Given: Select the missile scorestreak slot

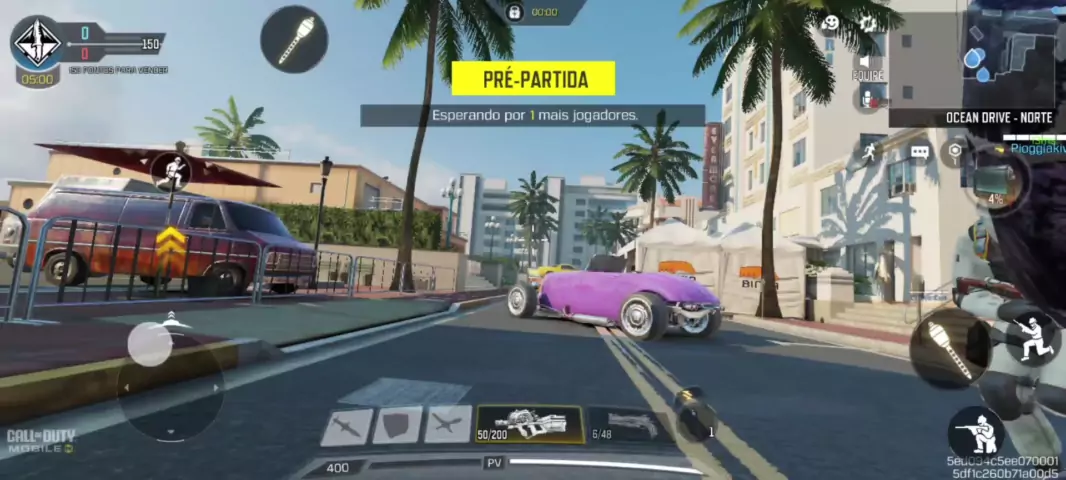Looking at the screenshot, I should pyautogui.click(x=346, y=426).
